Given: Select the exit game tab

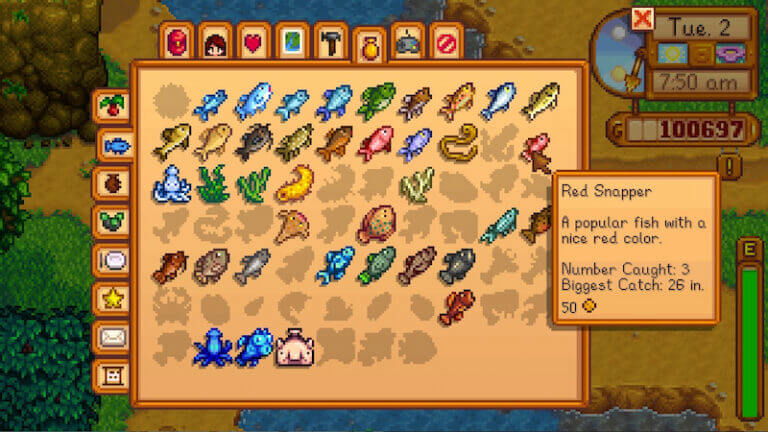Looking at the screenshot, I should 446,42.
